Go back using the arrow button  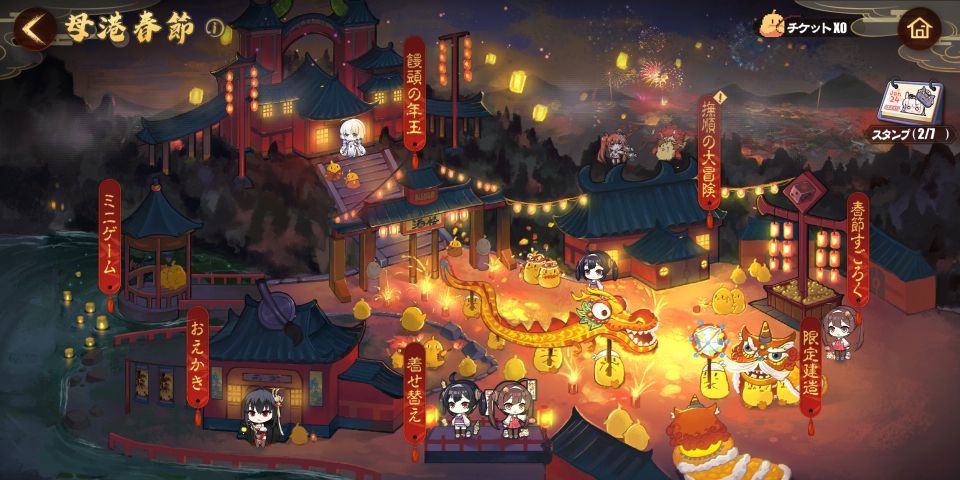click(34, 28)
